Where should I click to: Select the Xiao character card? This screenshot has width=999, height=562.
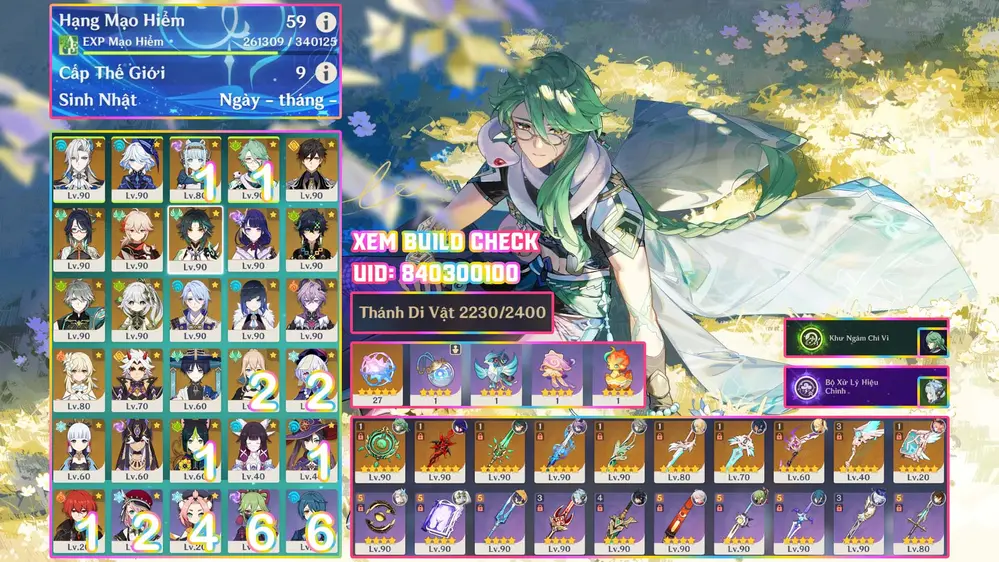pyautogui.click(x=194, y=235)
